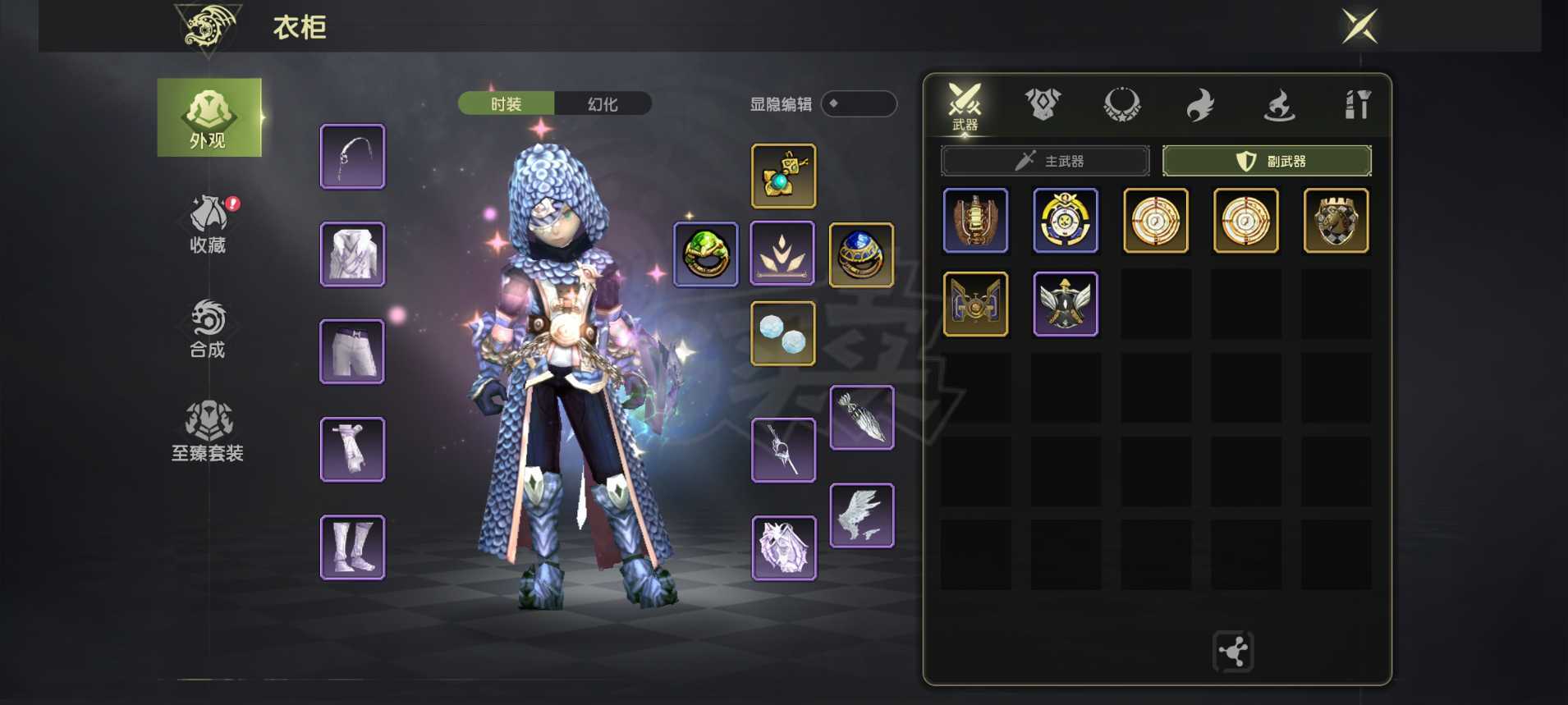Select the white boots costume slot
Viewport: 1568px width, 705px height.
tap(352, 547)
